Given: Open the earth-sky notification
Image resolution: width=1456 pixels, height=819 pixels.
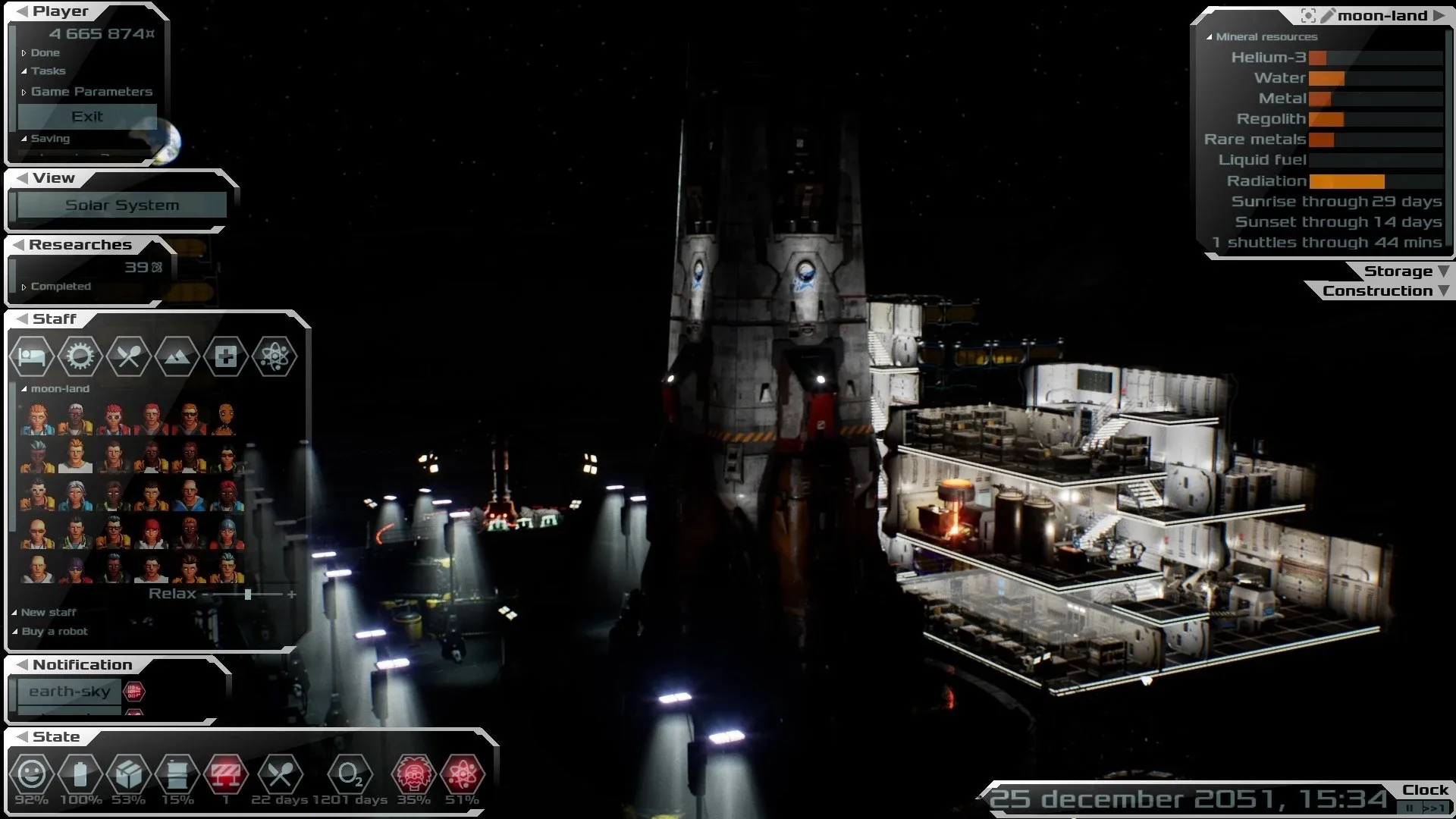Looking at the screenshot, I should [70, 692].
